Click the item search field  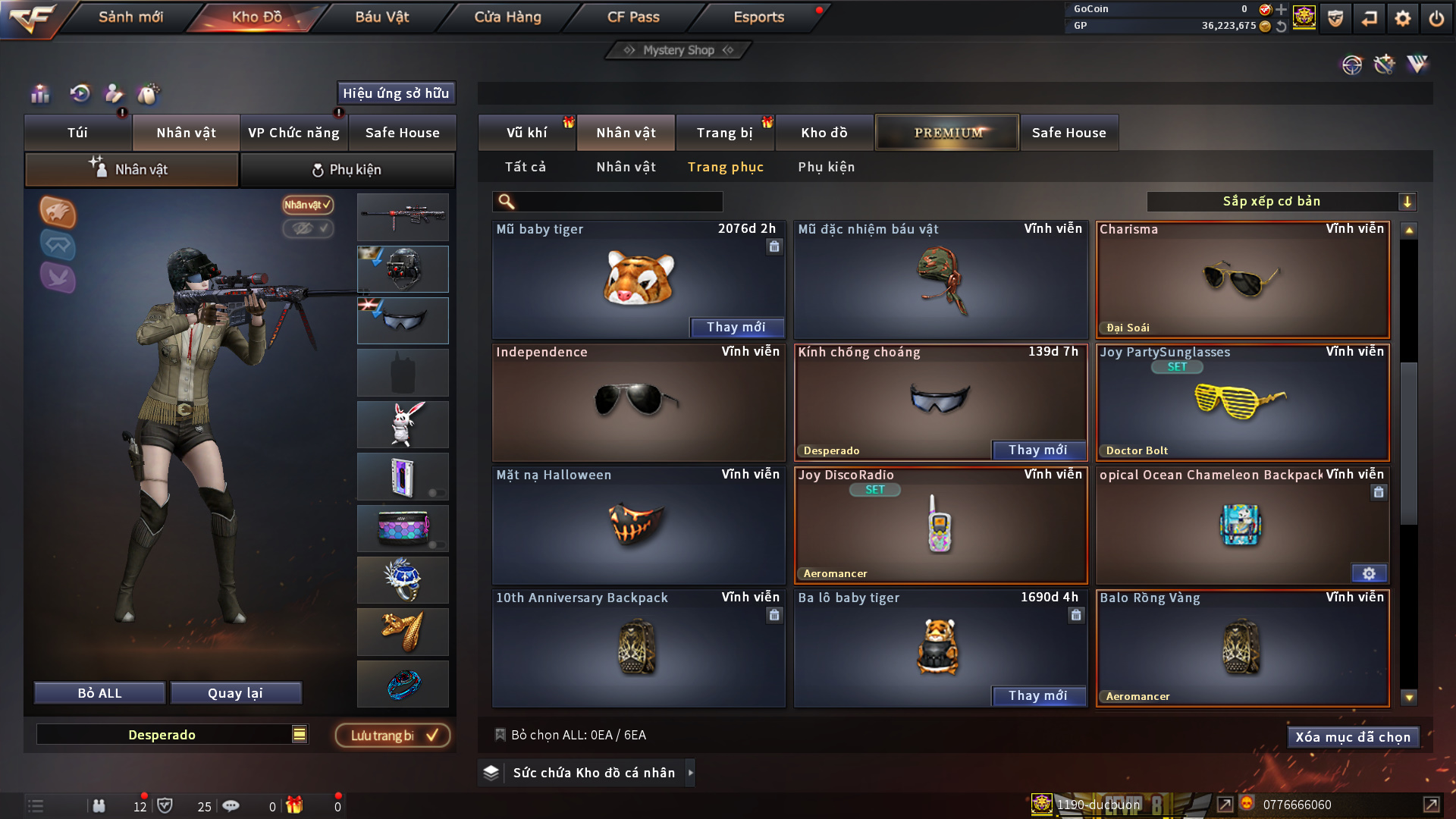coord(618,201)
